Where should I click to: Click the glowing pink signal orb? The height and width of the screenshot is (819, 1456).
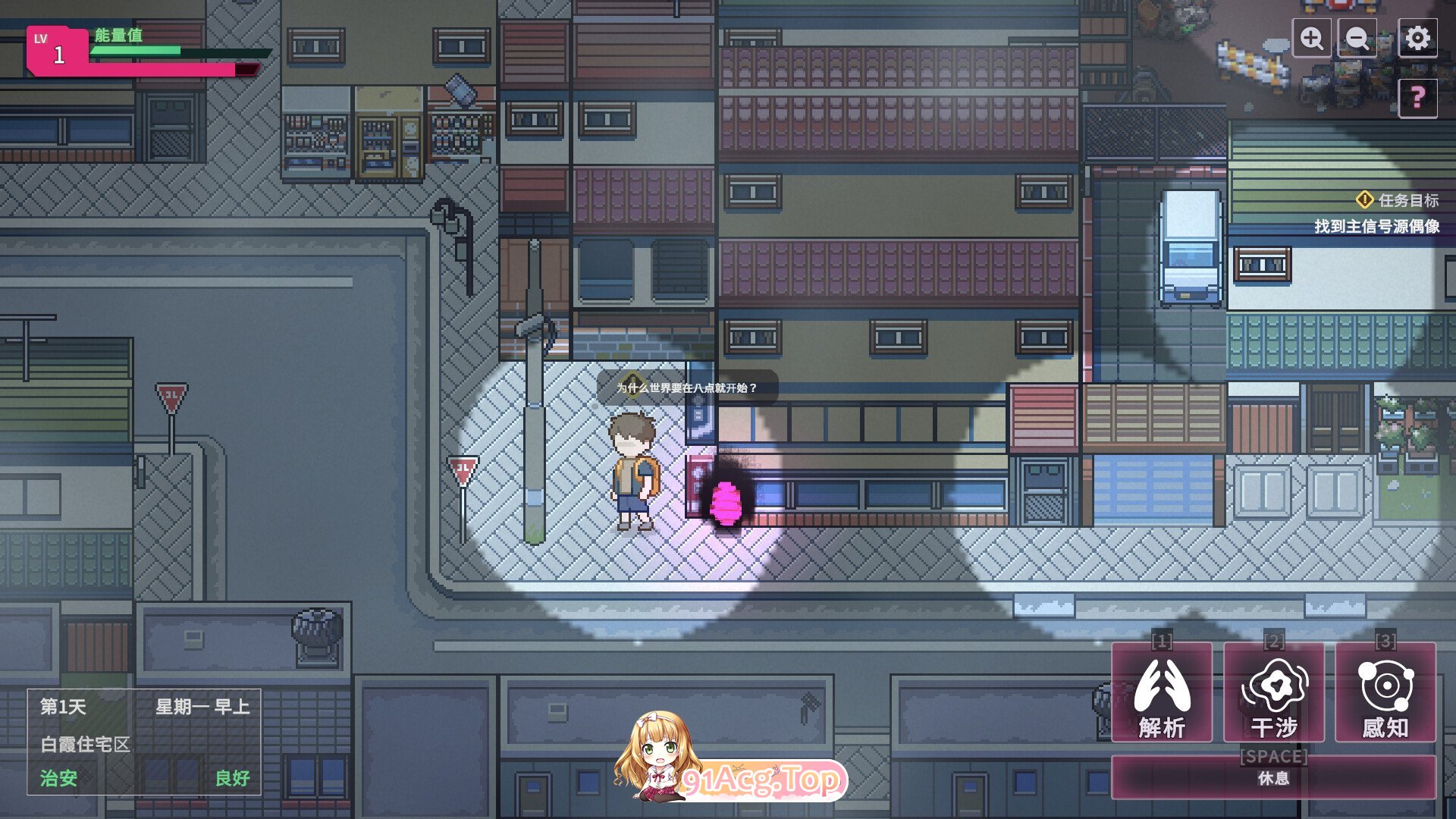tap(726, 503)
